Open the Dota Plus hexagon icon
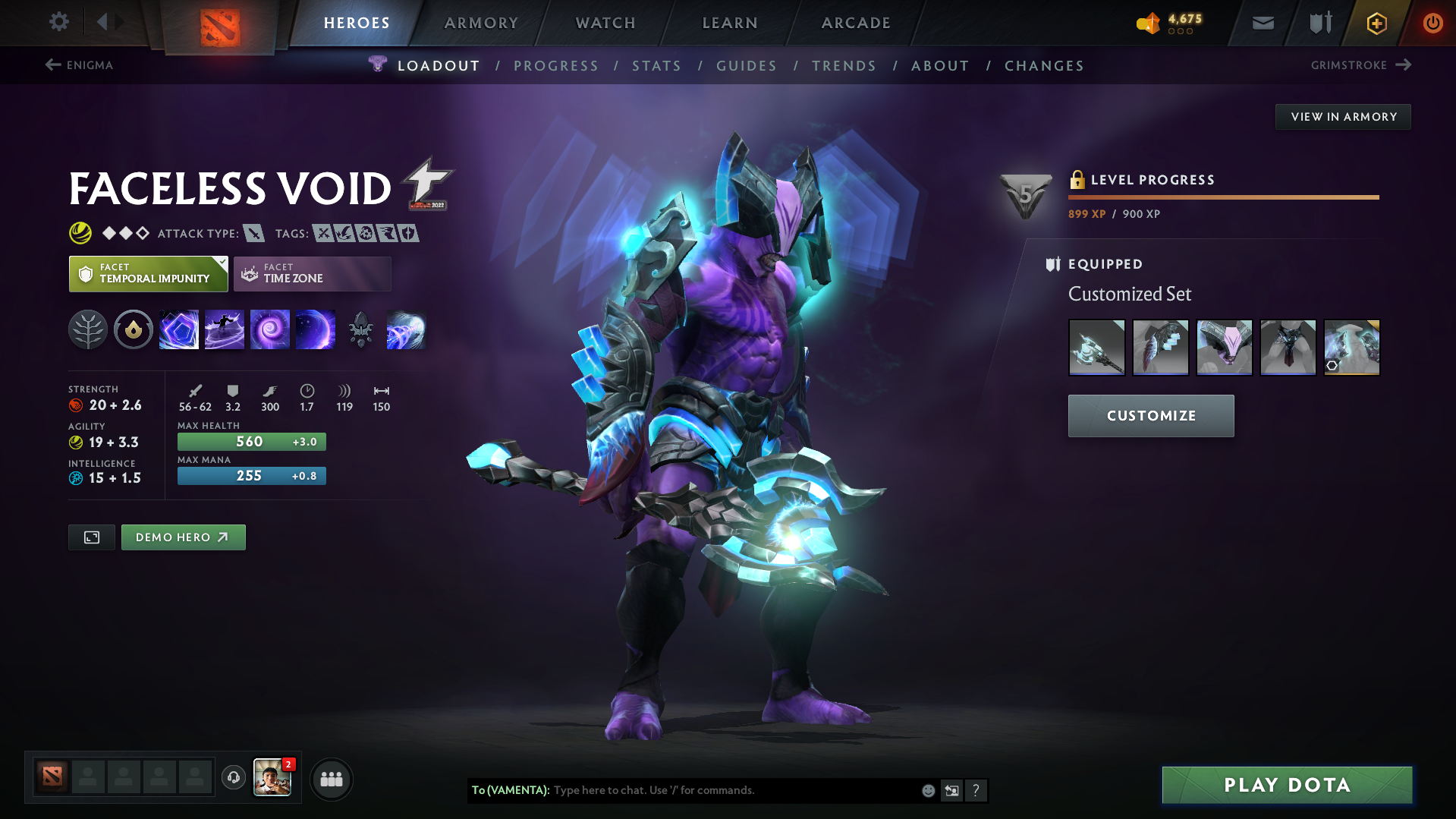 (1376, 23)
